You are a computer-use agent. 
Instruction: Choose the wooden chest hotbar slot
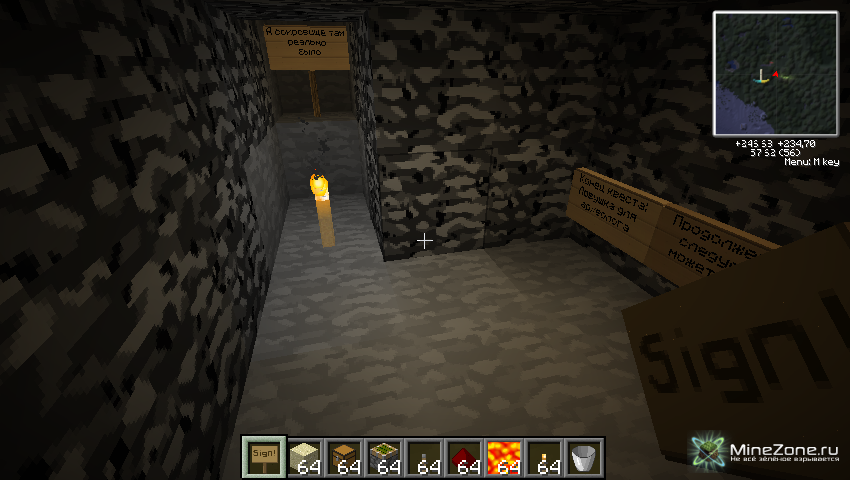click(x=345, y=456)
